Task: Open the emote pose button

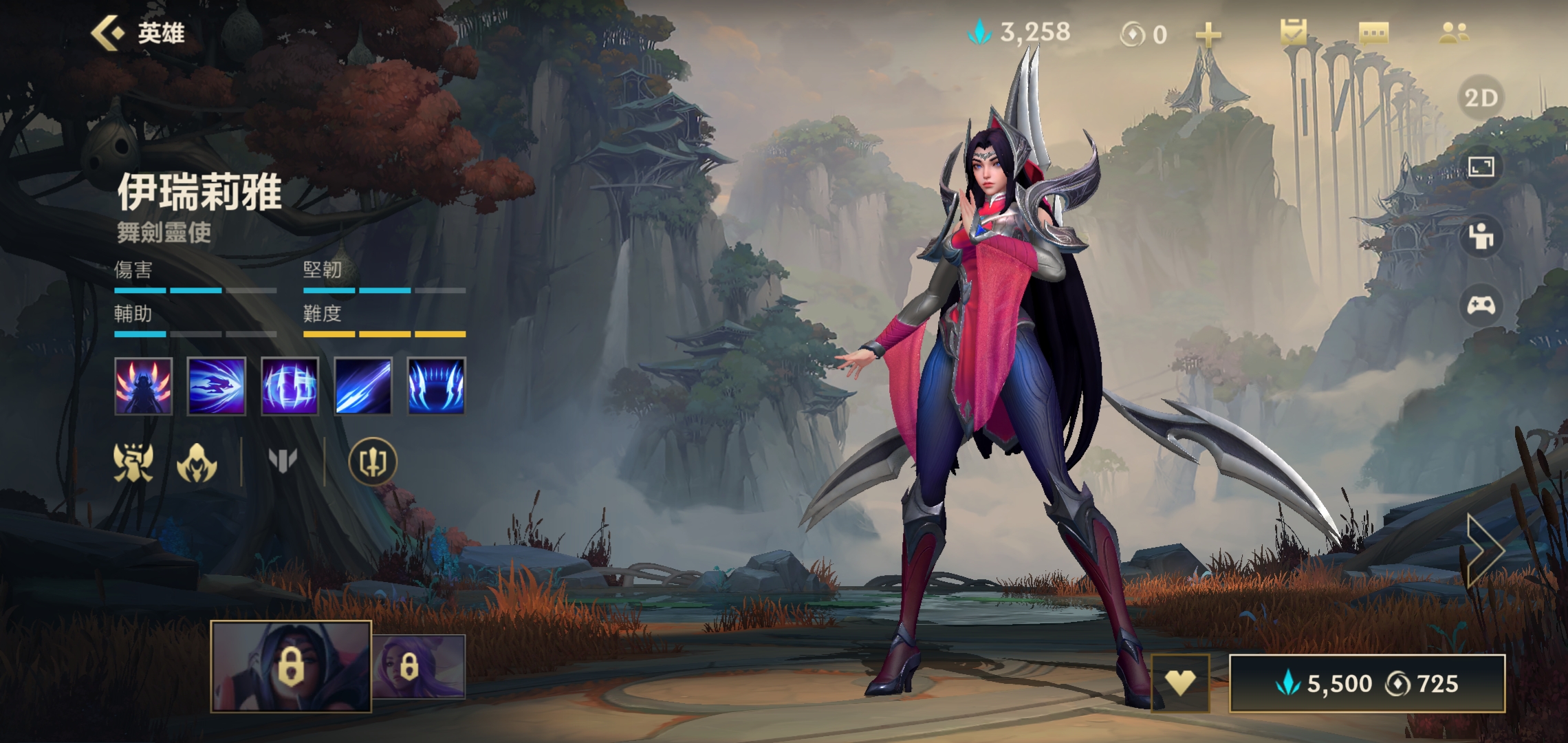Action: point(1481,237)
